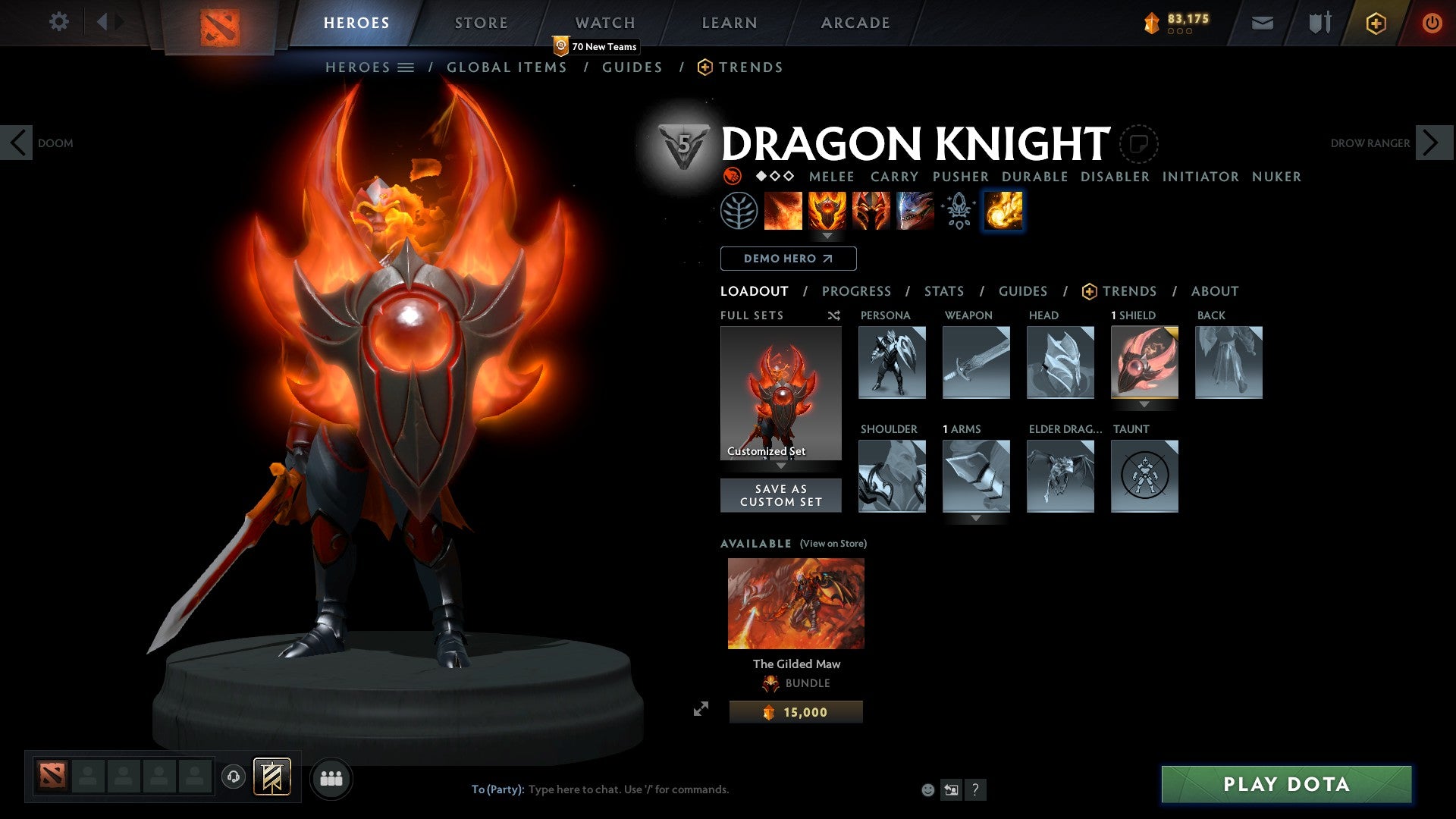Click the armory shield-and-sword icon
The image size is (1456, 819).
tap(1318, 22)
